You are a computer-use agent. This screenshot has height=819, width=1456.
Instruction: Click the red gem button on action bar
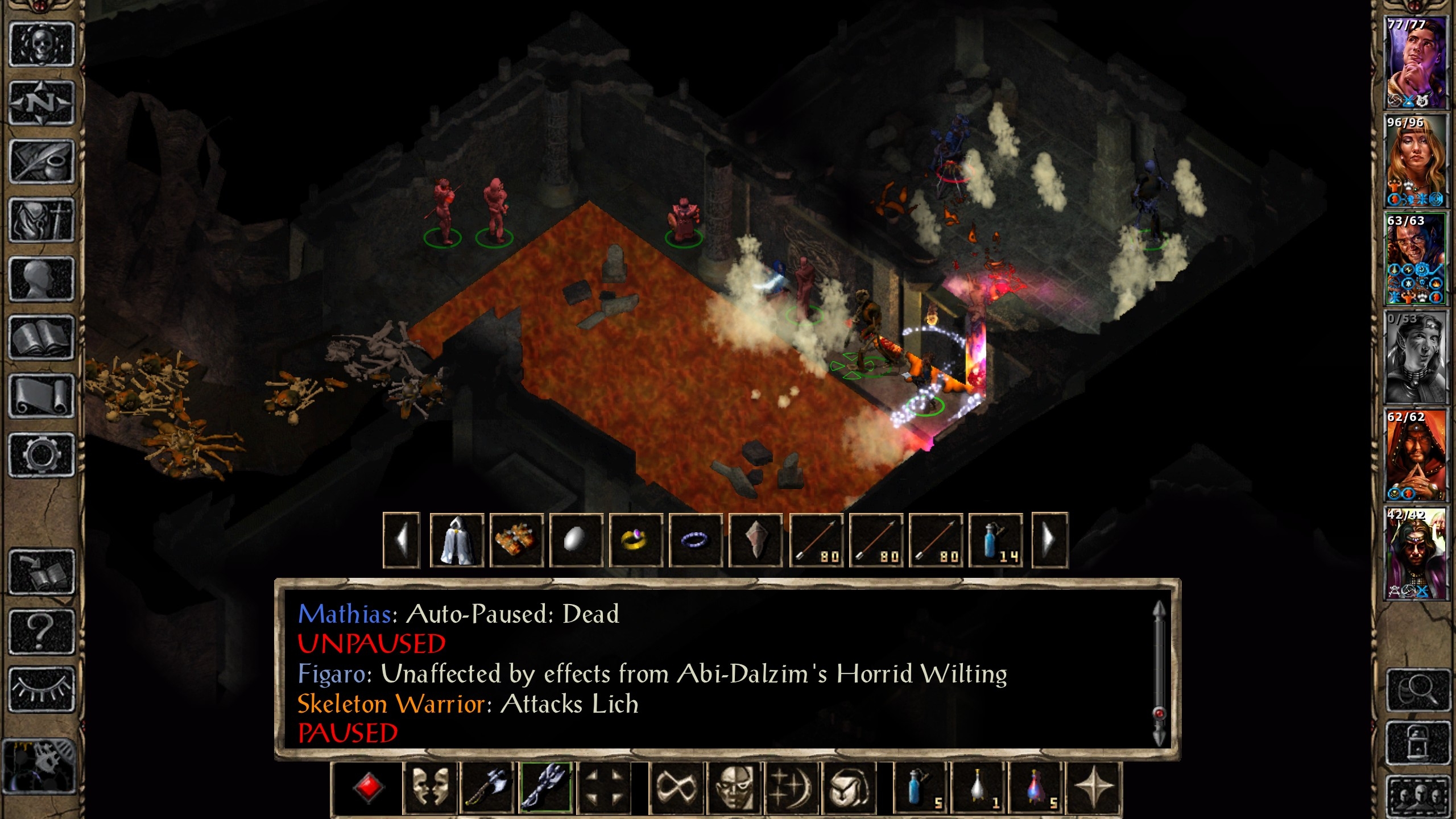click(368, 788)
